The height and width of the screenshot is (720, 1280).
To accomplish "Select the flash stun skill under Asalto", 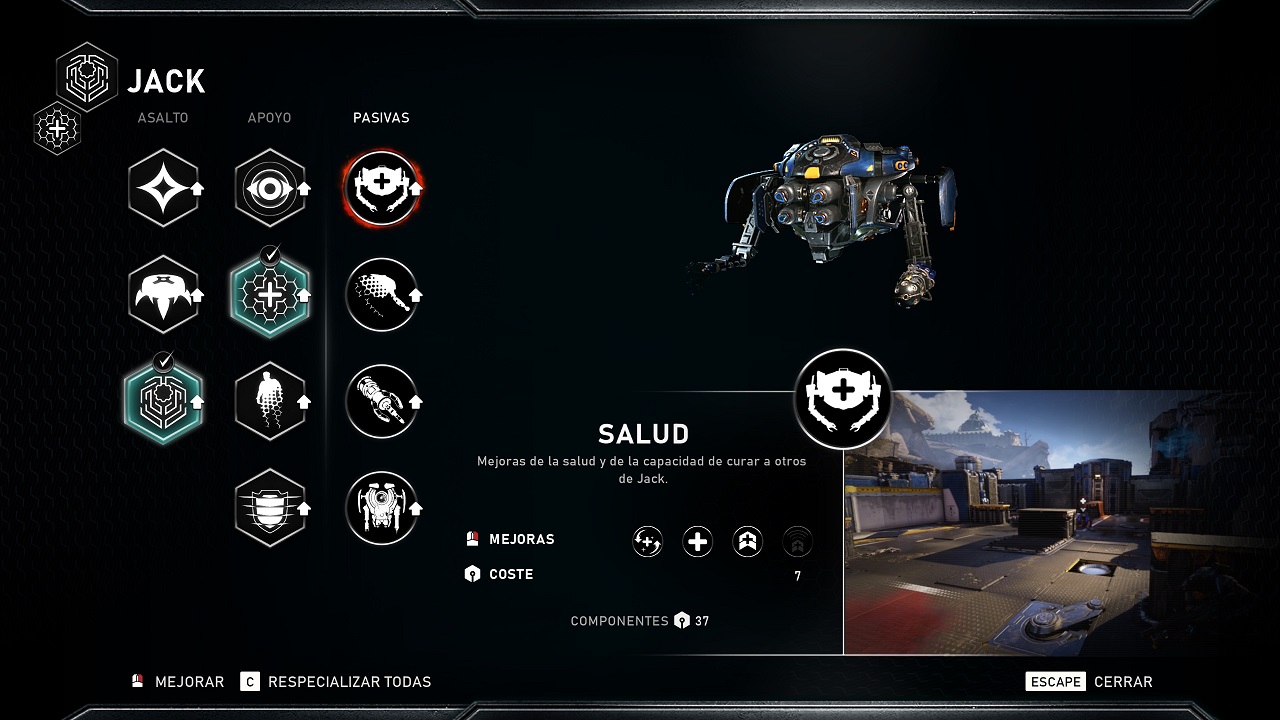I will click(x=164, y=187).
